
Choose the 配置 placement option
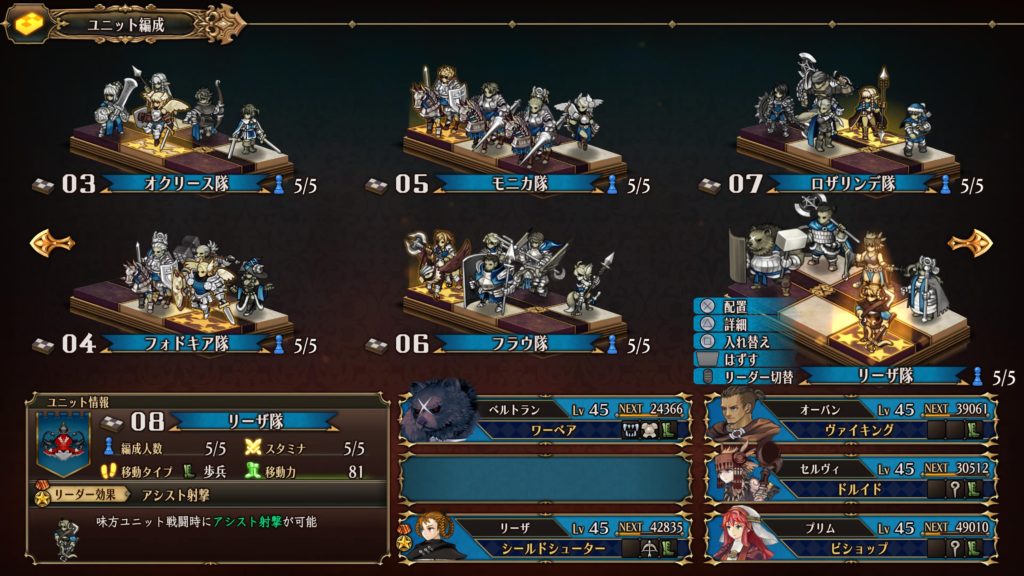[x=733, y=307]
